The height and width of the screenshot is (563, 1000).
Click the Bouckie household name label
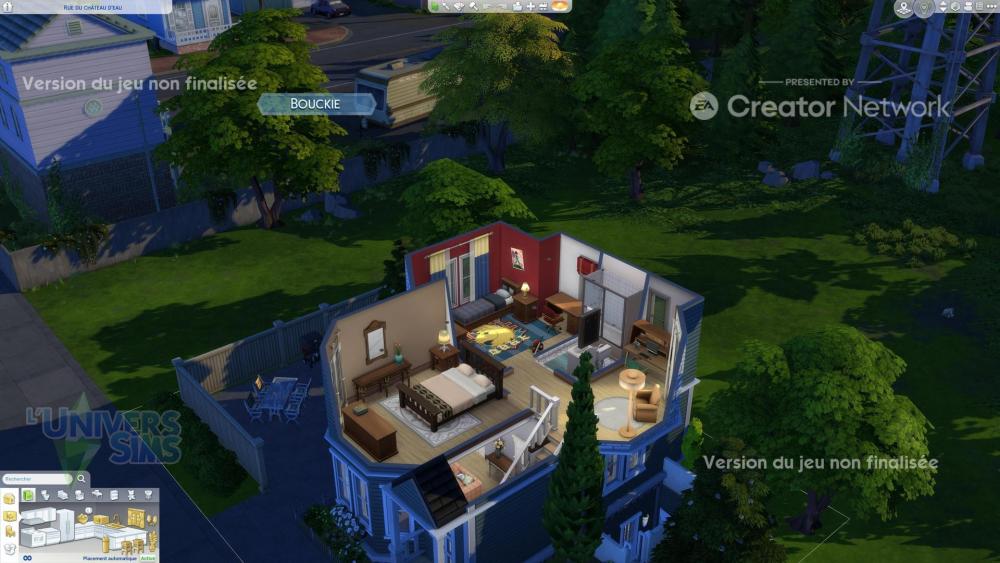click(316, 104)
